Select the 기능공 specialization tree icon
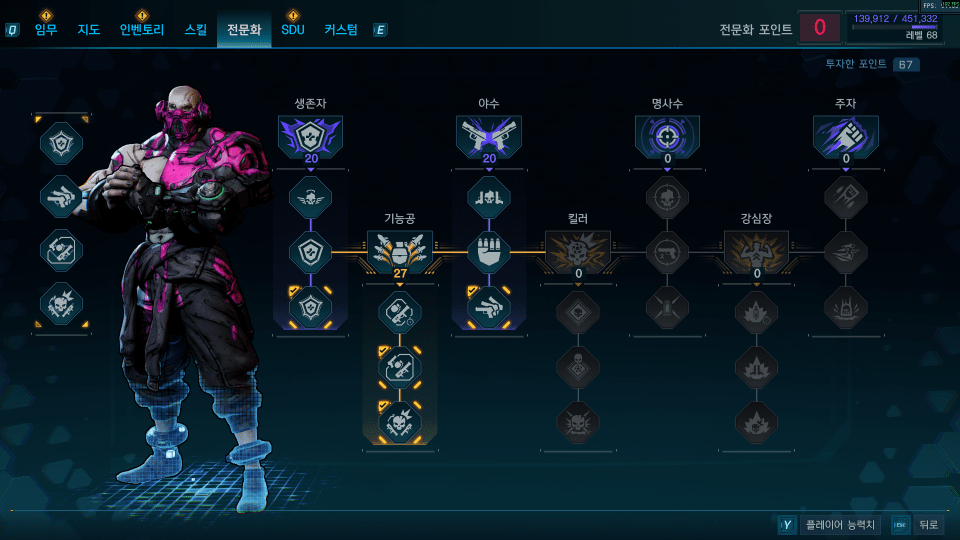 [400, 251]
